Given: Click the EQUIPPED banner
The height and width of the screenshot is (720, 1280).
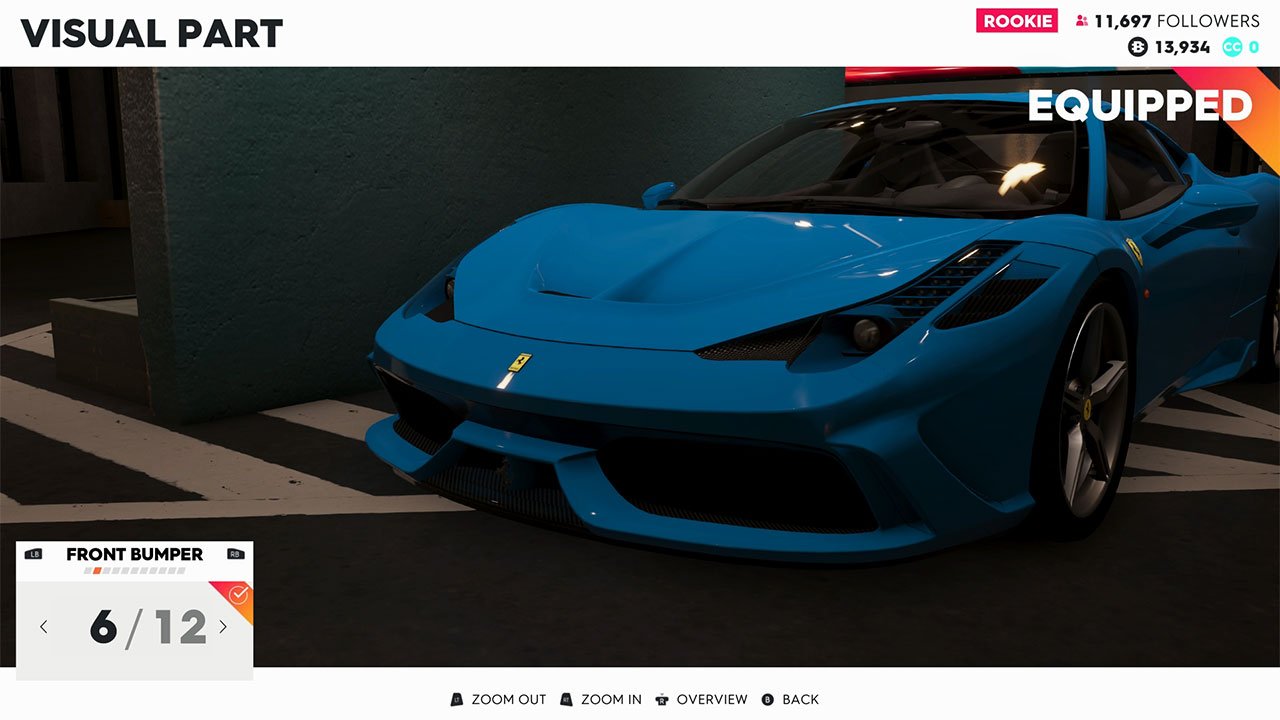Looking at the screenshot, I should 1140,104.
